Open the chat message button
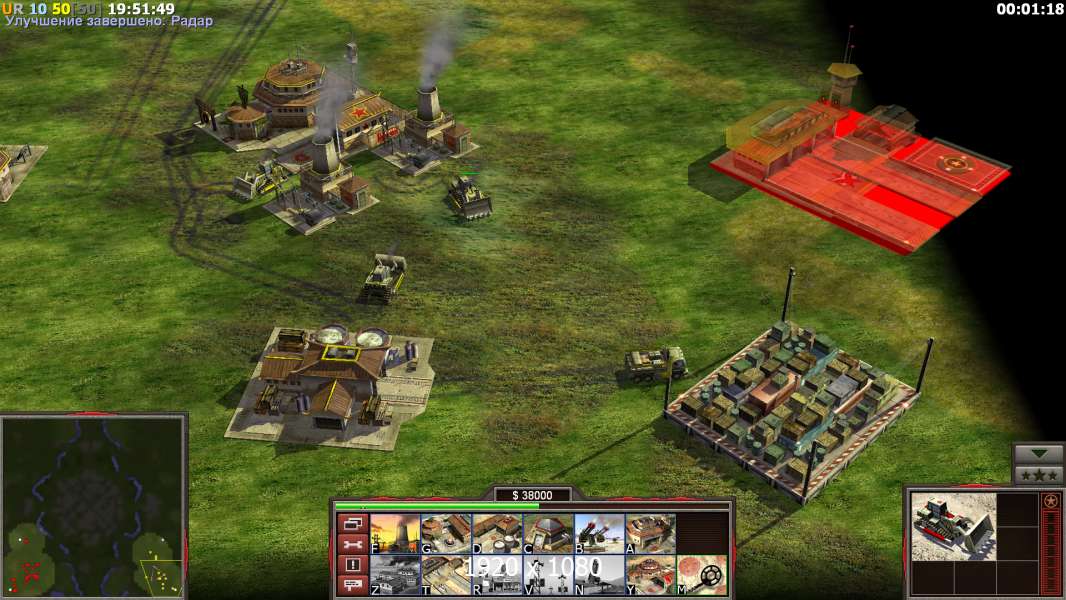 [x=351, y=584]
